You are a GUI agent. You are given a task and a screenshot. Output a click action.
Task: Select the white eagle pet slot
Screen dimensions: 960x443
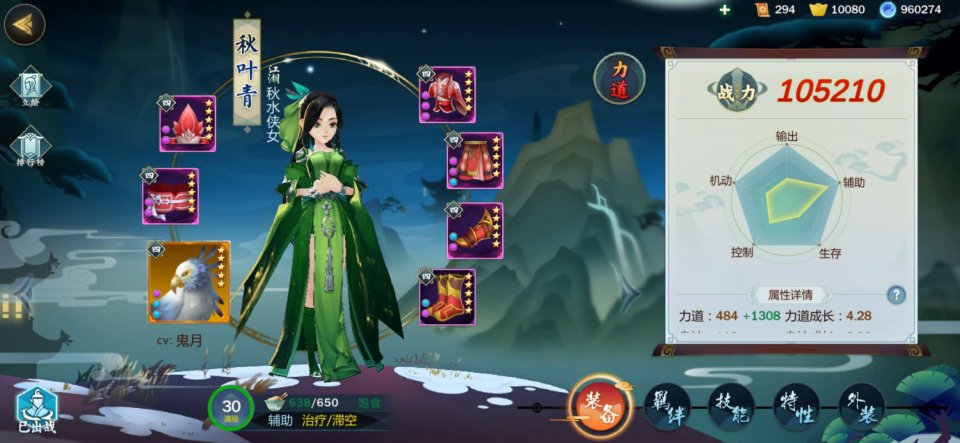click(189, 283)
